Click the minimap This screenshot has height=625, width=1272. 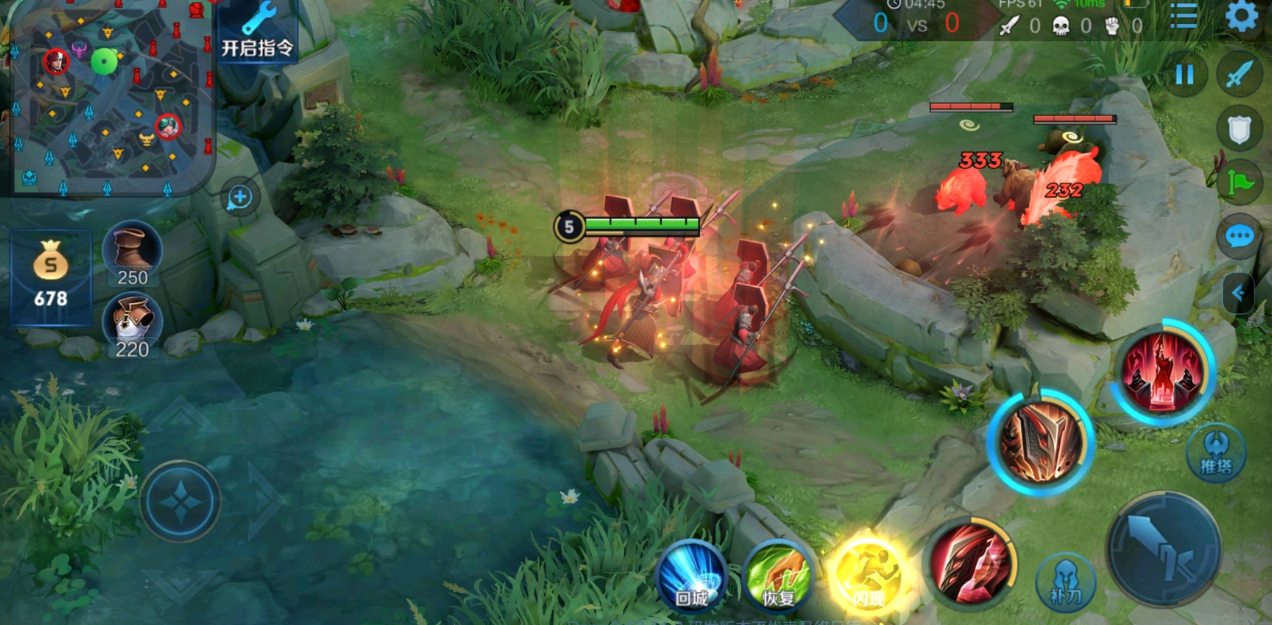(x=108, y=95)
